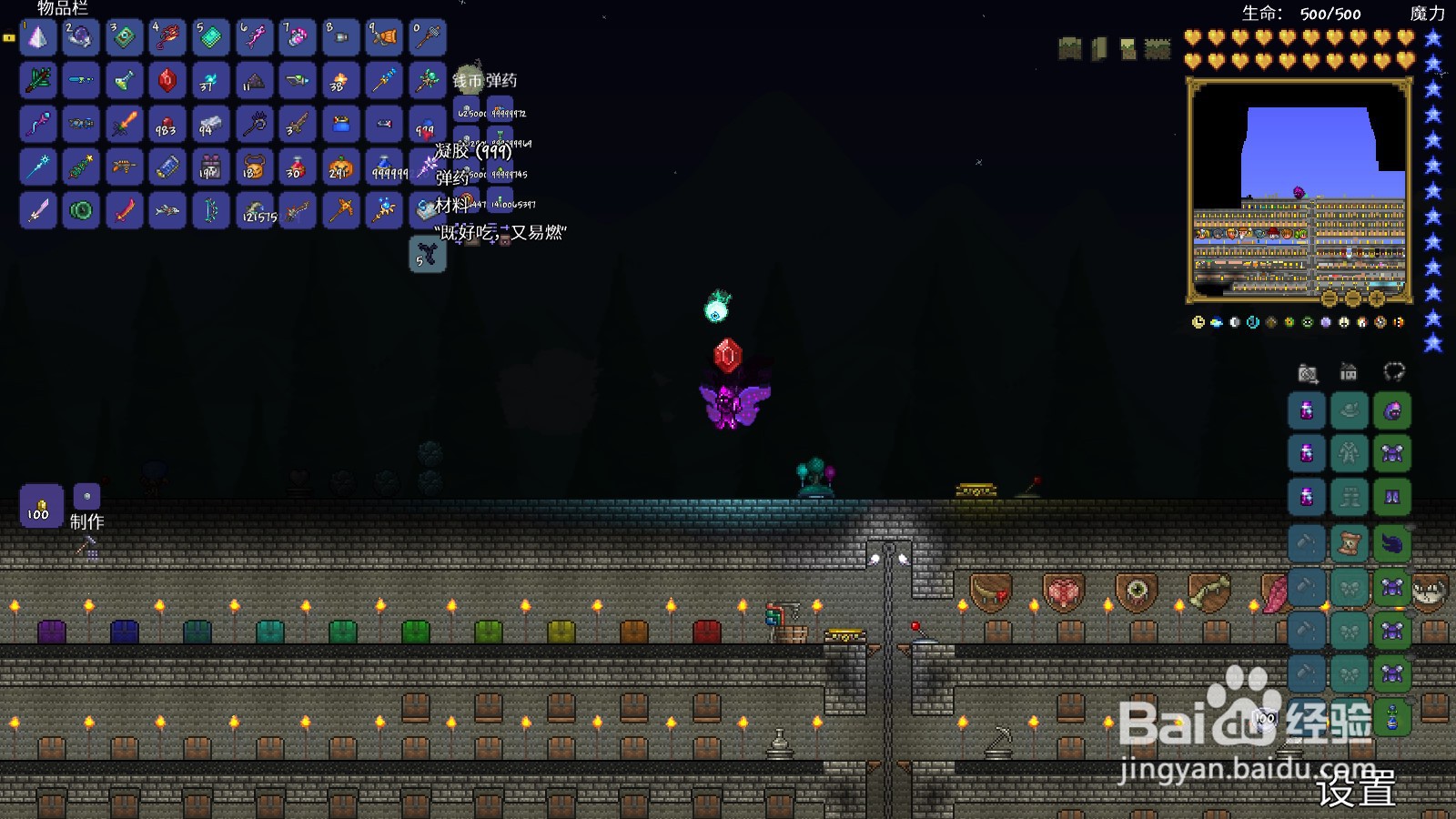Click the equipped dark wings accessory slot
Viewport: 1456px width, 819px height.
(1392, 543)
